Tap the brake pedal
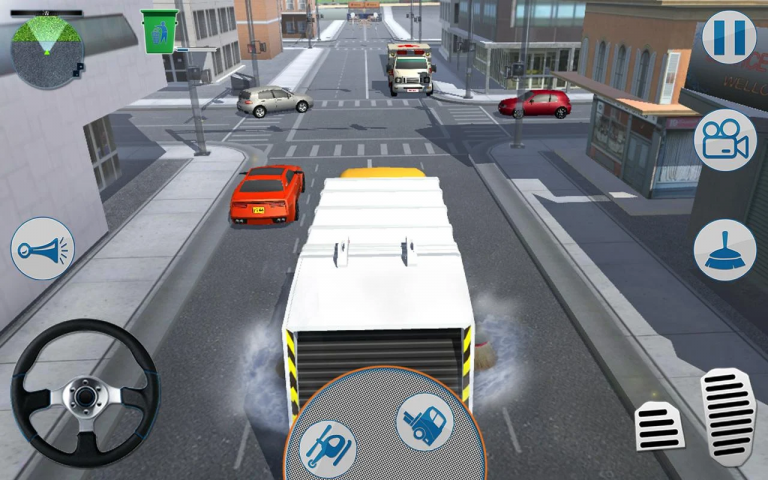This screenshot has height=480, width=768. 661,425
